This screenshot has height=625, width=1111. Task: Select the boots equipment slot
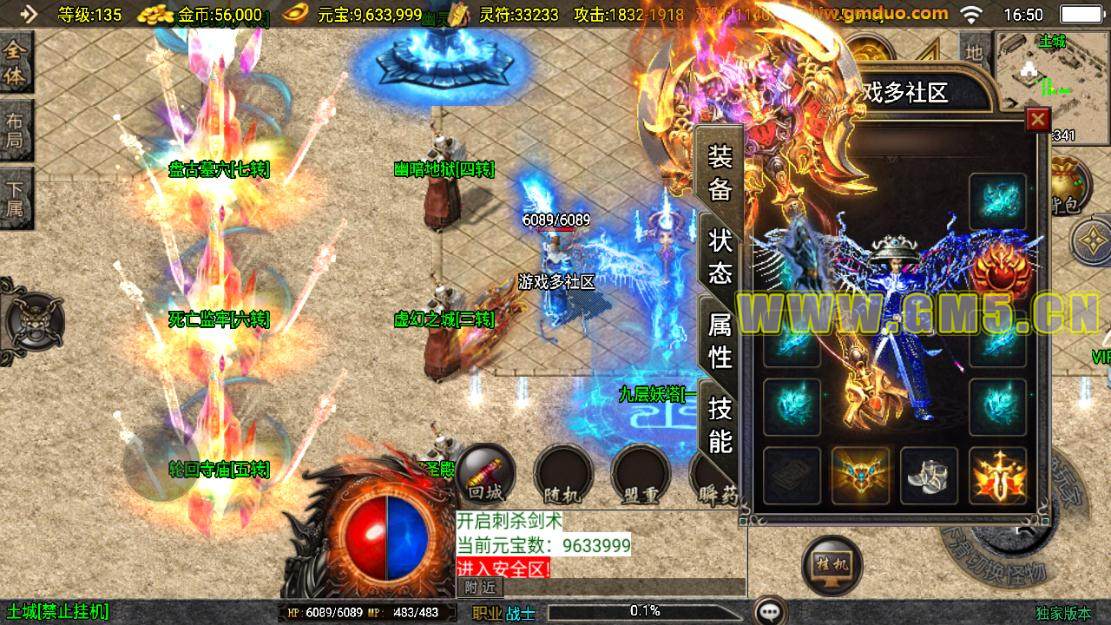pyautogui.click(x=929, y=476)
